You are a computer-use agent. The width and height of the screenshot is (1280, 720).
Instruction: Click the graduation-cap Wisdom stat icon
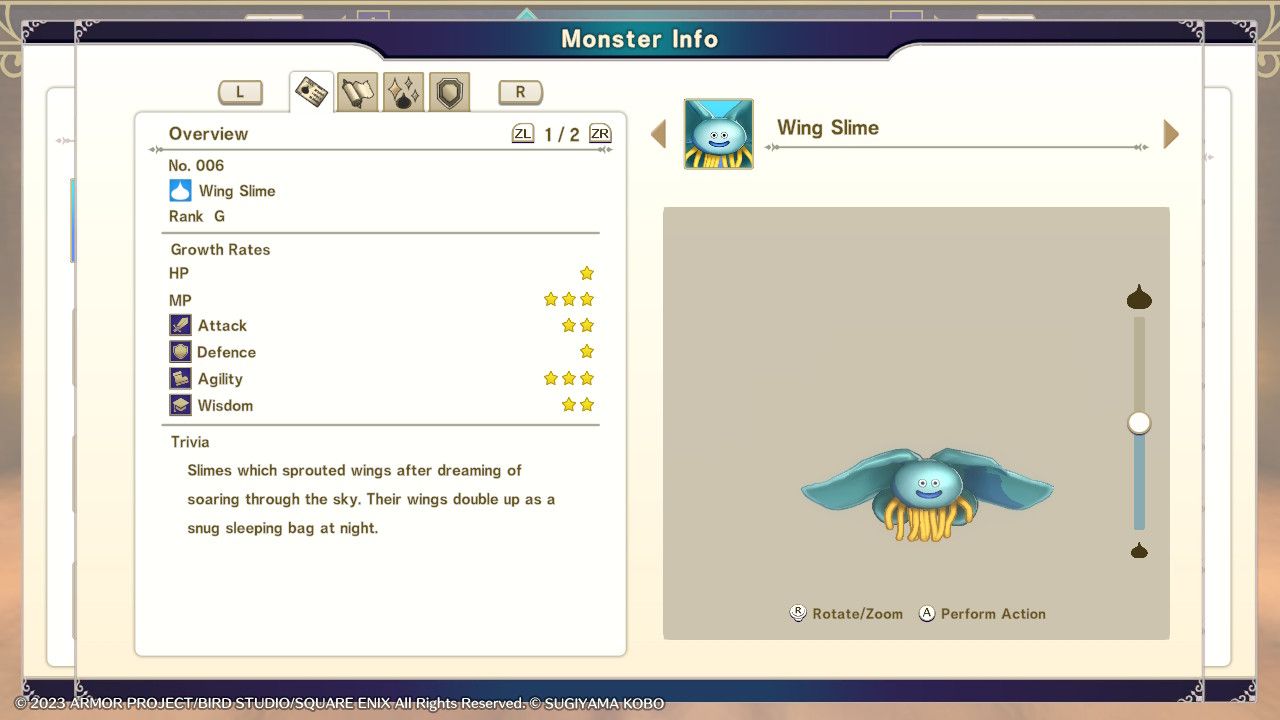181,405
